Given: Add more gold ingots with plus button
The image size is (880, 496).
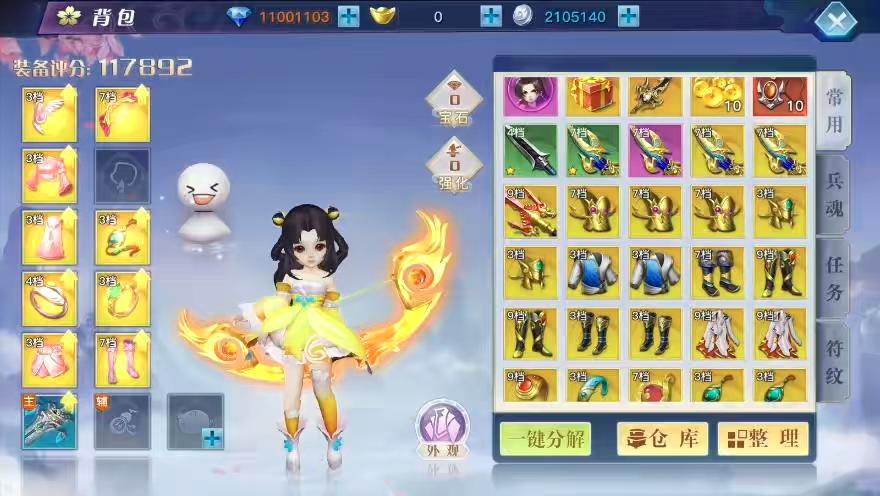Looking at the screenshot, I should pyautogui.click(x=491, y=16).
